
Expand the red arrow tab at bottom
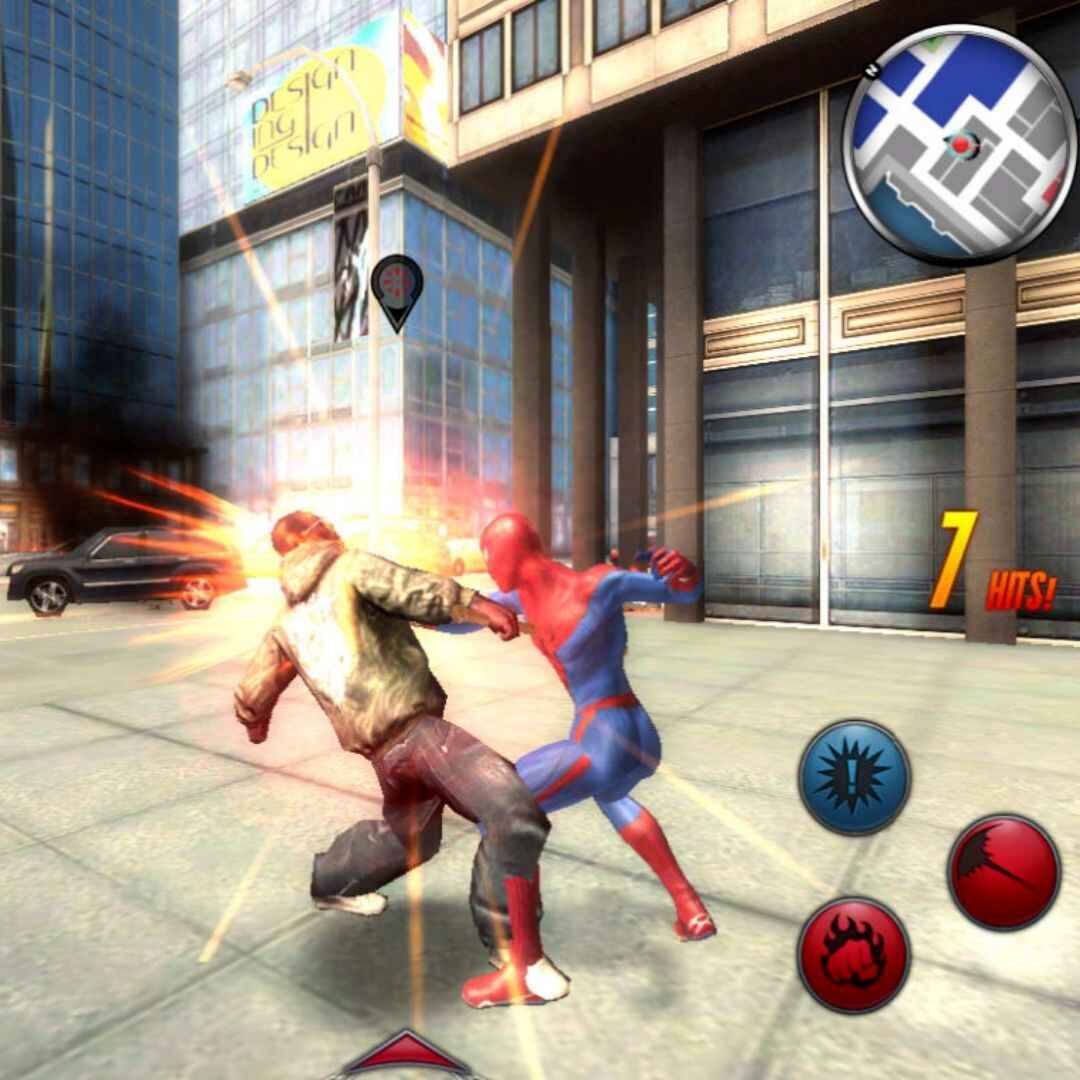(405, 1055)
